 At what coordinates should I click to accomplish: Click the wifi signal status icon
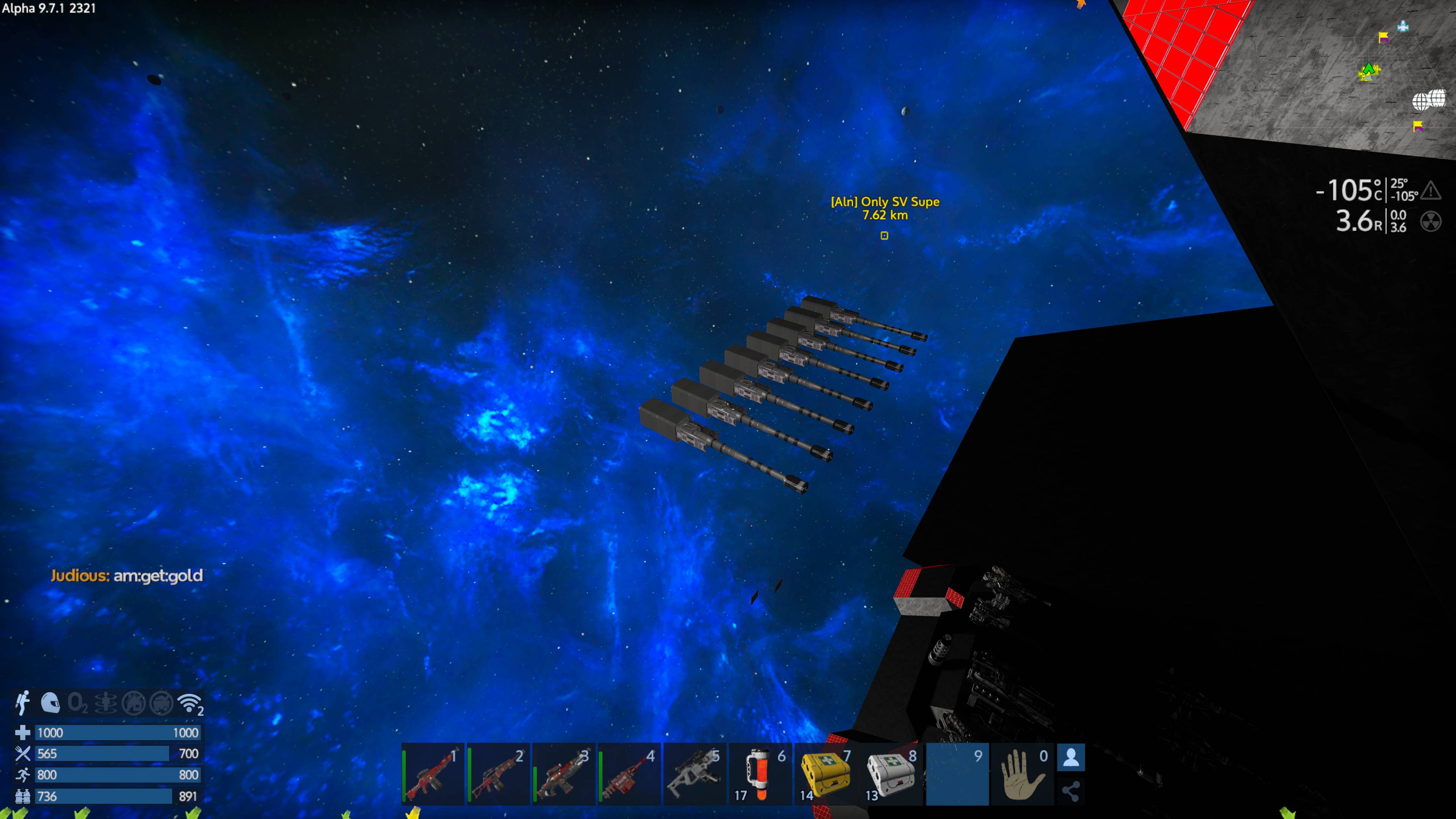click(x=189, y=703)
